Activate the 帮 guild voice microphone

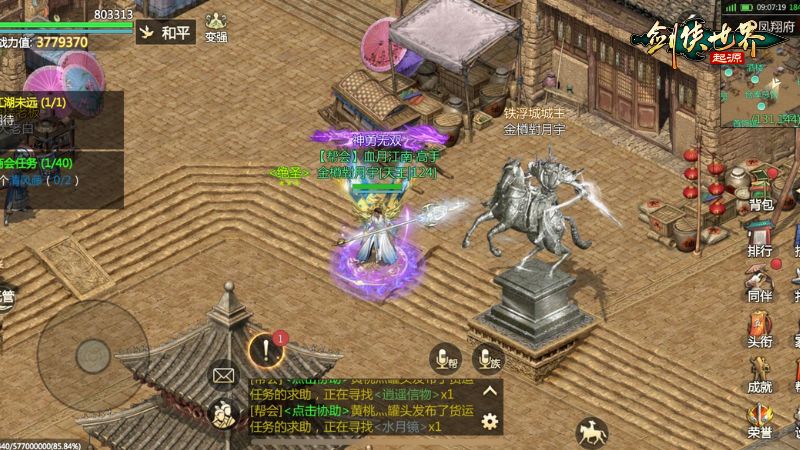tap(444, 358)
